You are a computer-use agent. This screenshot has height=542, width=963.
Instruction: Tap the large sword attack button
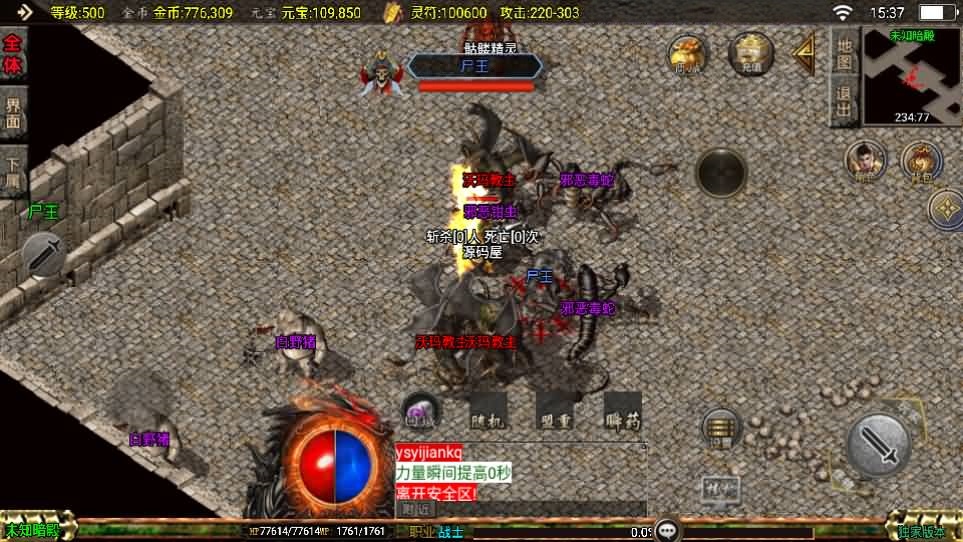click(x=879, y=444)
